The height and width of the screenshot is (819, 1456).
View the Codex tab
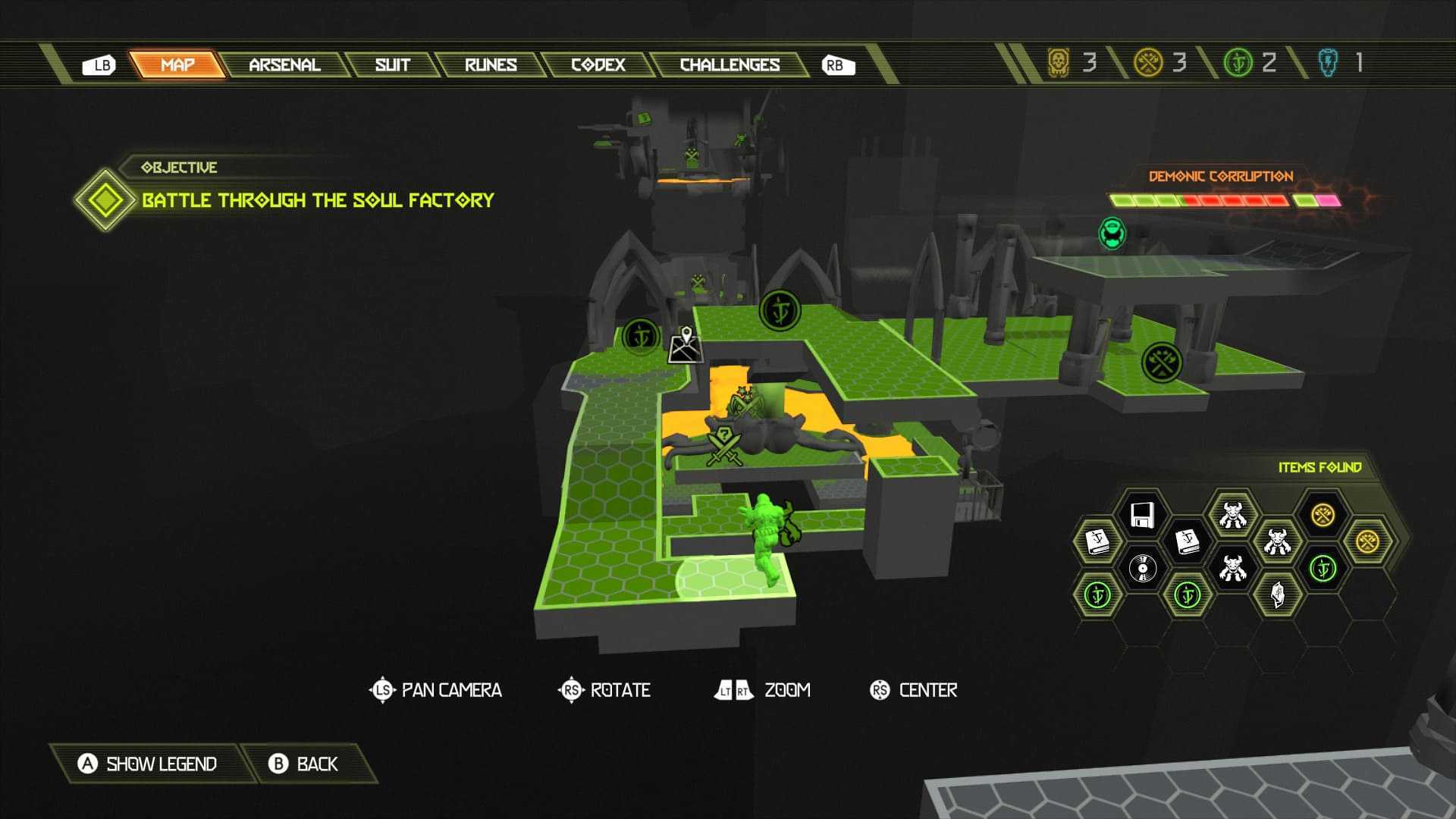click(x=598, y=65)
